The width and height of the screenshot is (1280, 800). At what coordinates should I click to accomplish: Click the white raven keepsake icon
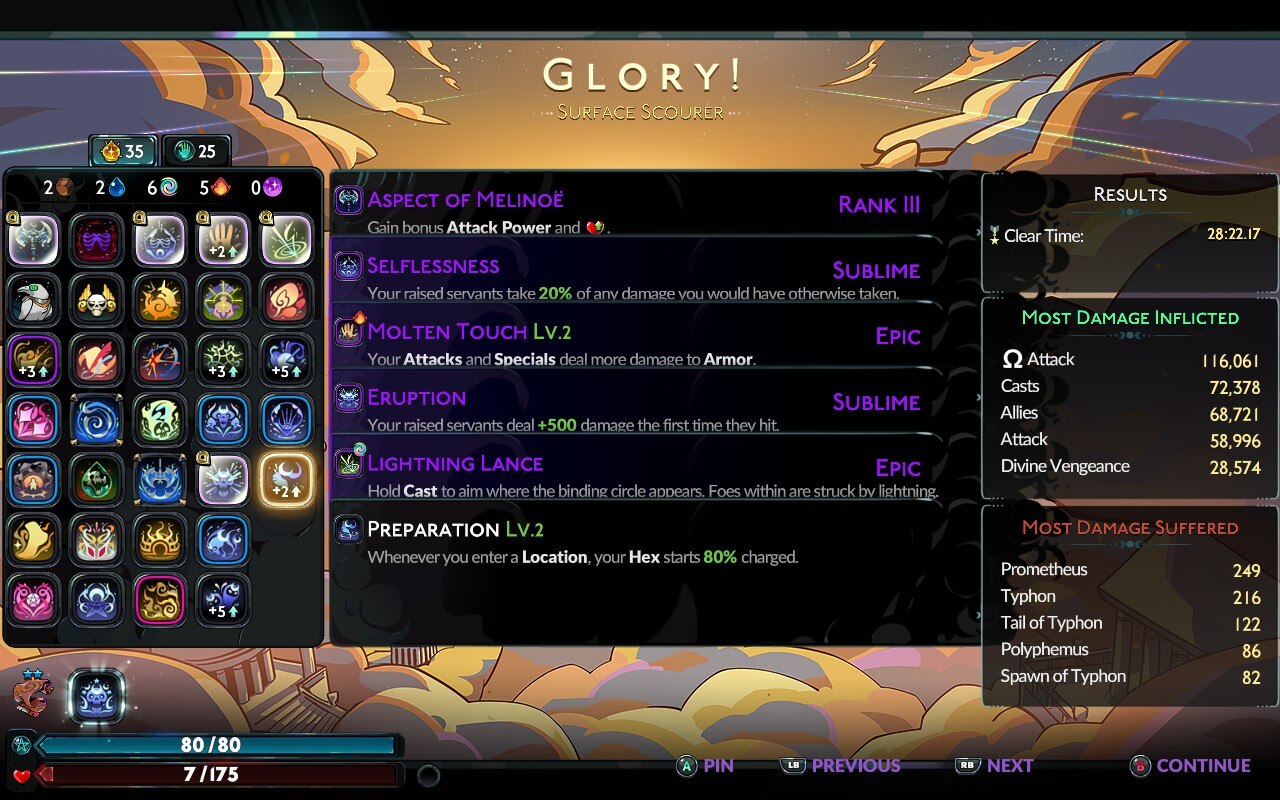[34, 301]
